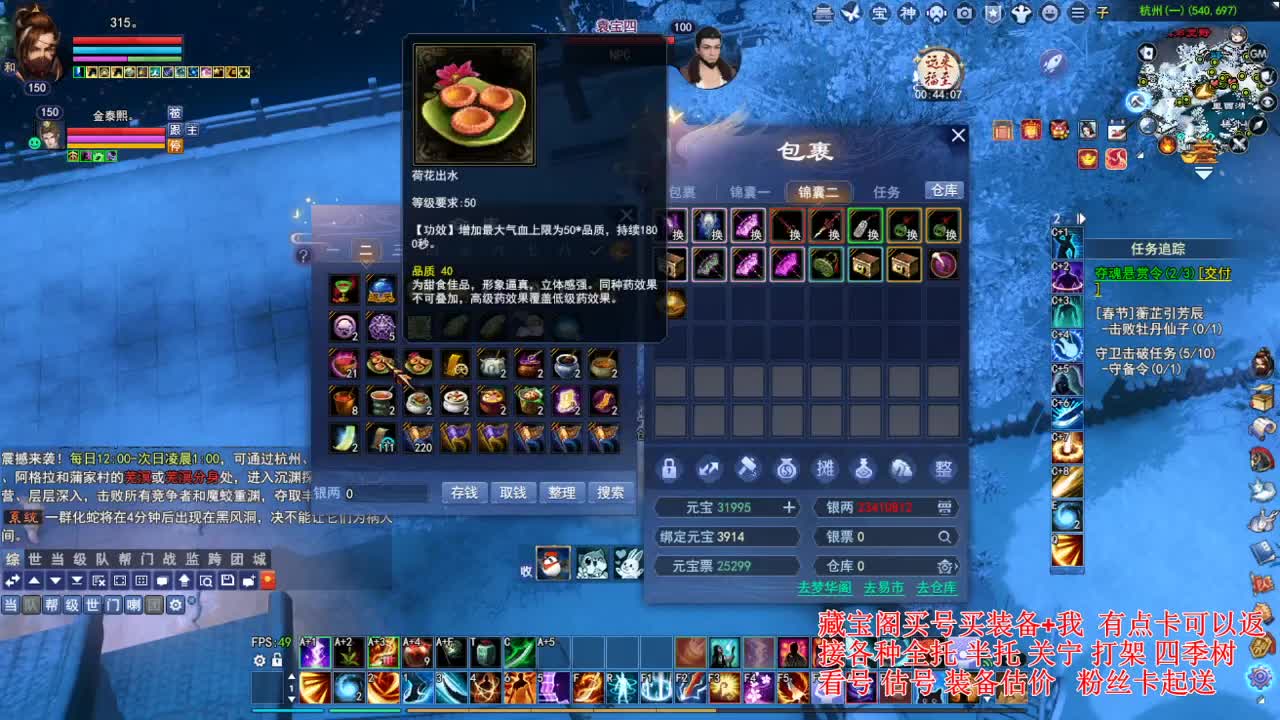
Task: Click the QQ penguin icon near the chat area
Action: pyautogui.click(x=553, y=562)
